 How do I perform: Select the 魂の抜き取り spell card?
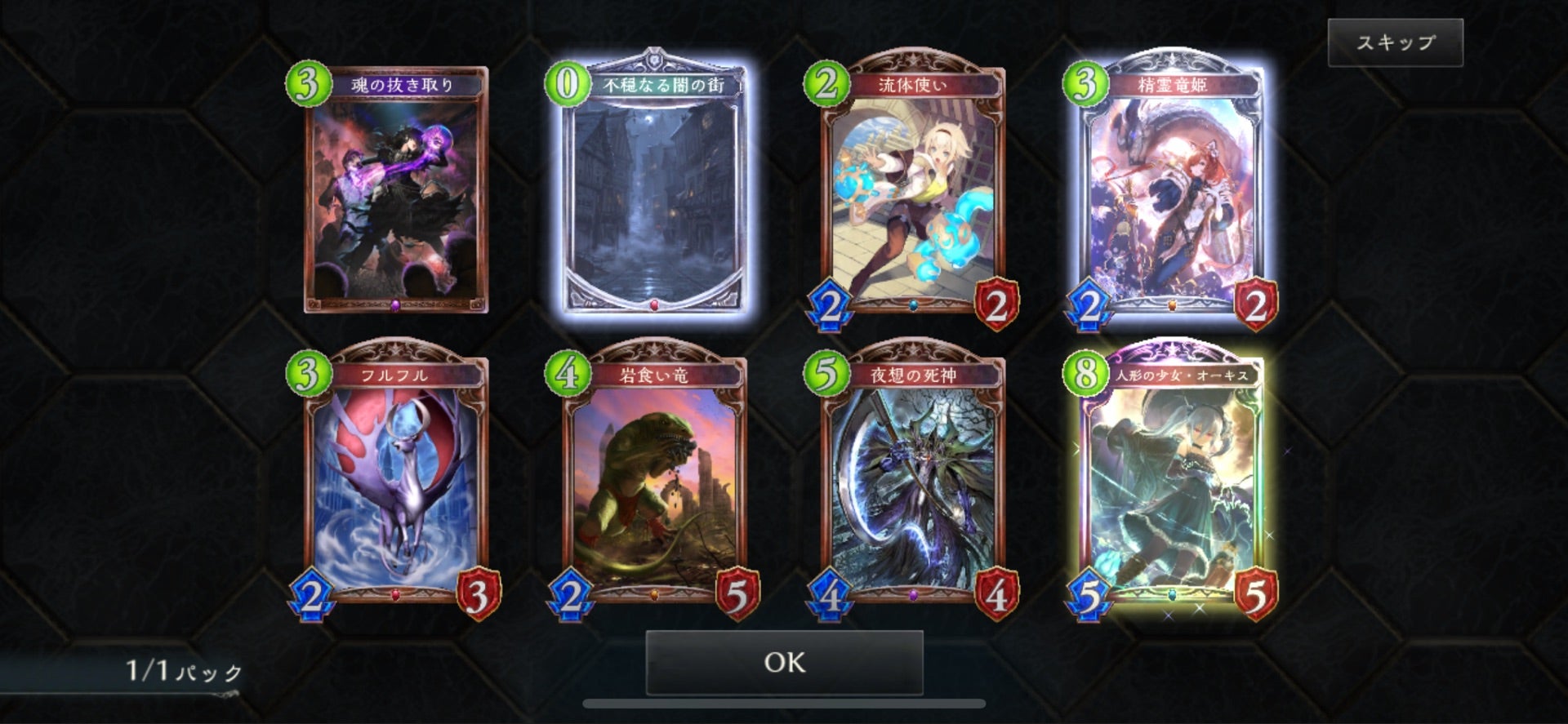[x=396, y=192]
